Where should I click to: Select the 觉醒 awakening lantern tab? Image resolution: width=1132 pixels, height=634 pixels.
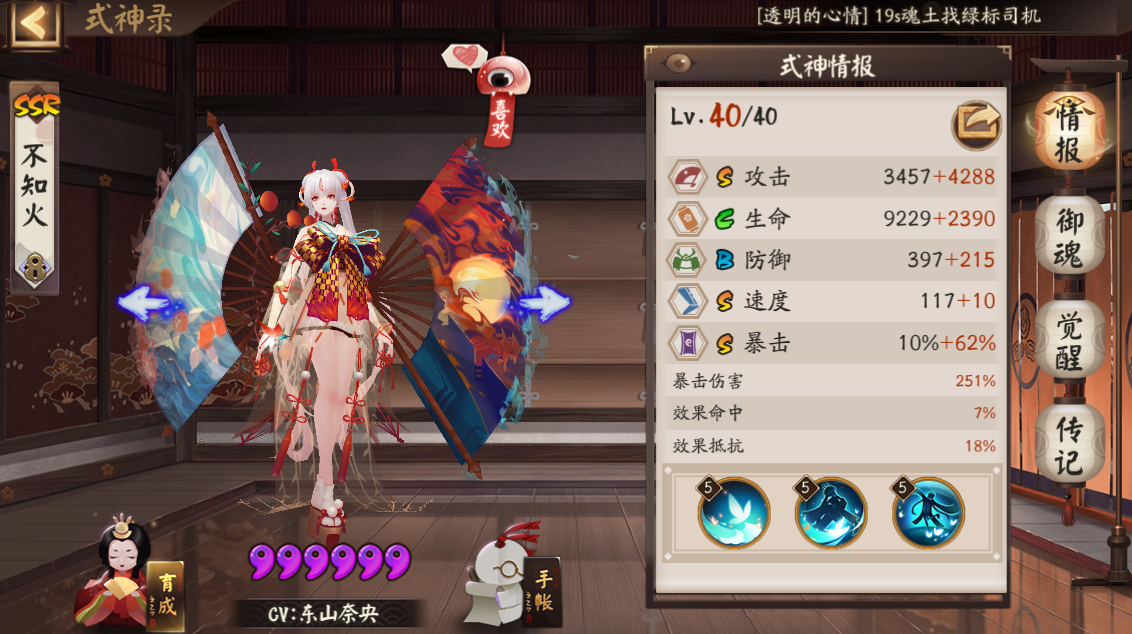[x=1068, y=341]
